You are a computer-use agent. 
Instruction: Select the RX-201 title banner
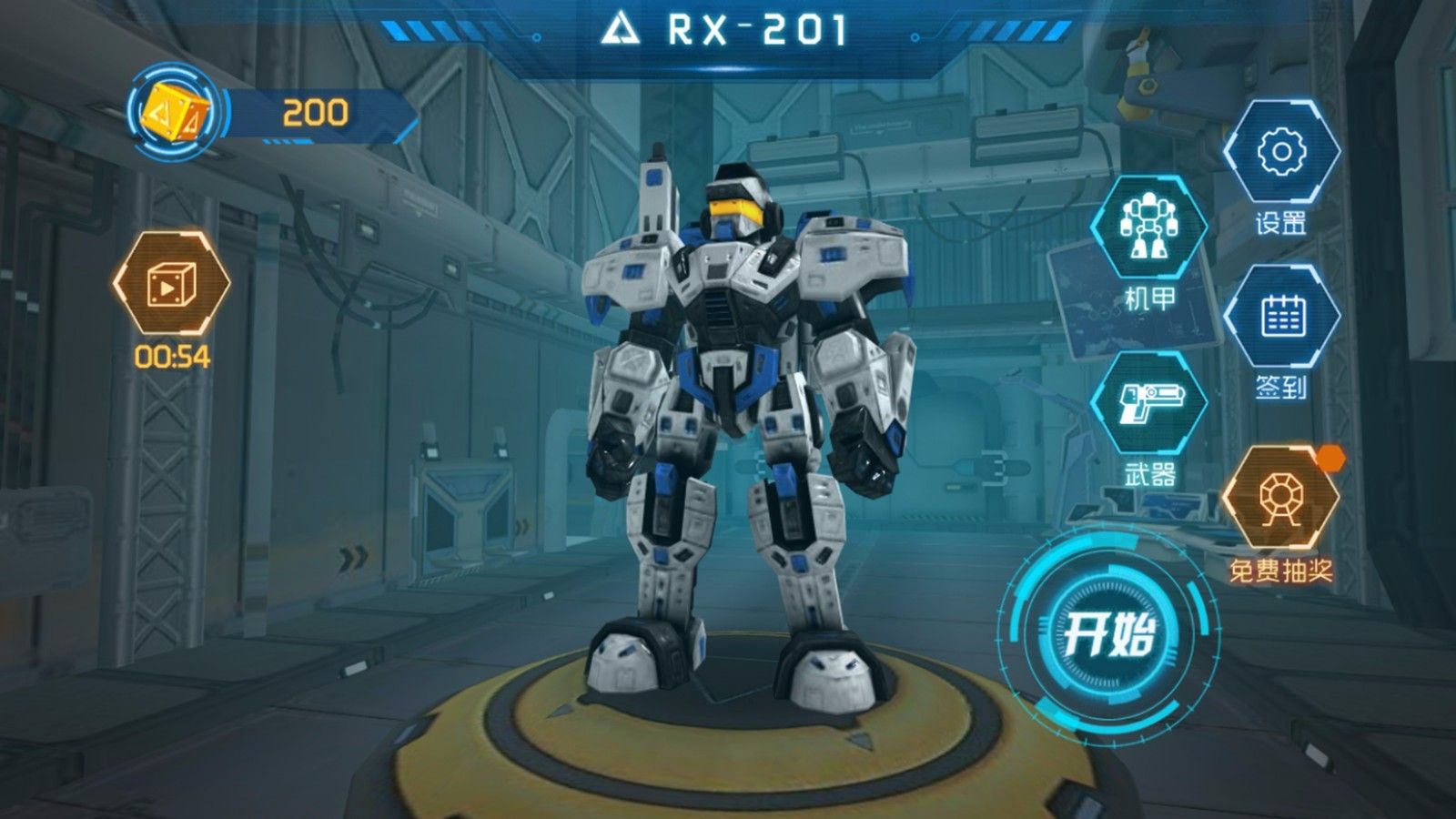(728, 27)
